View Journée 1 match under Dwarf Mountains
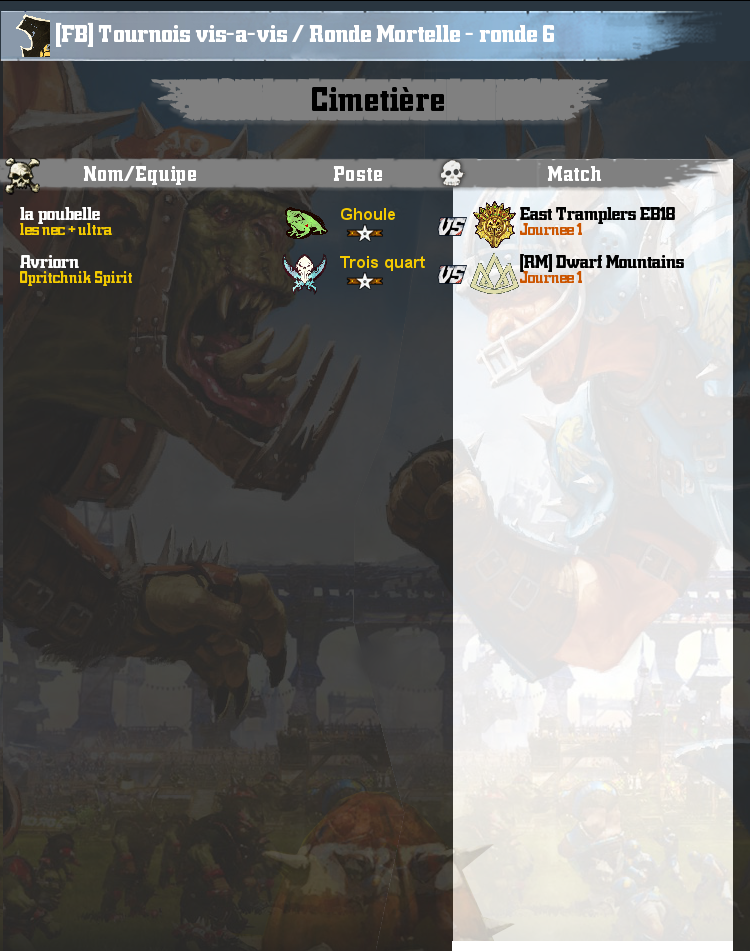The width and height of the screenshot is (750, 951). pyautogui.click(x=551, y=278)
